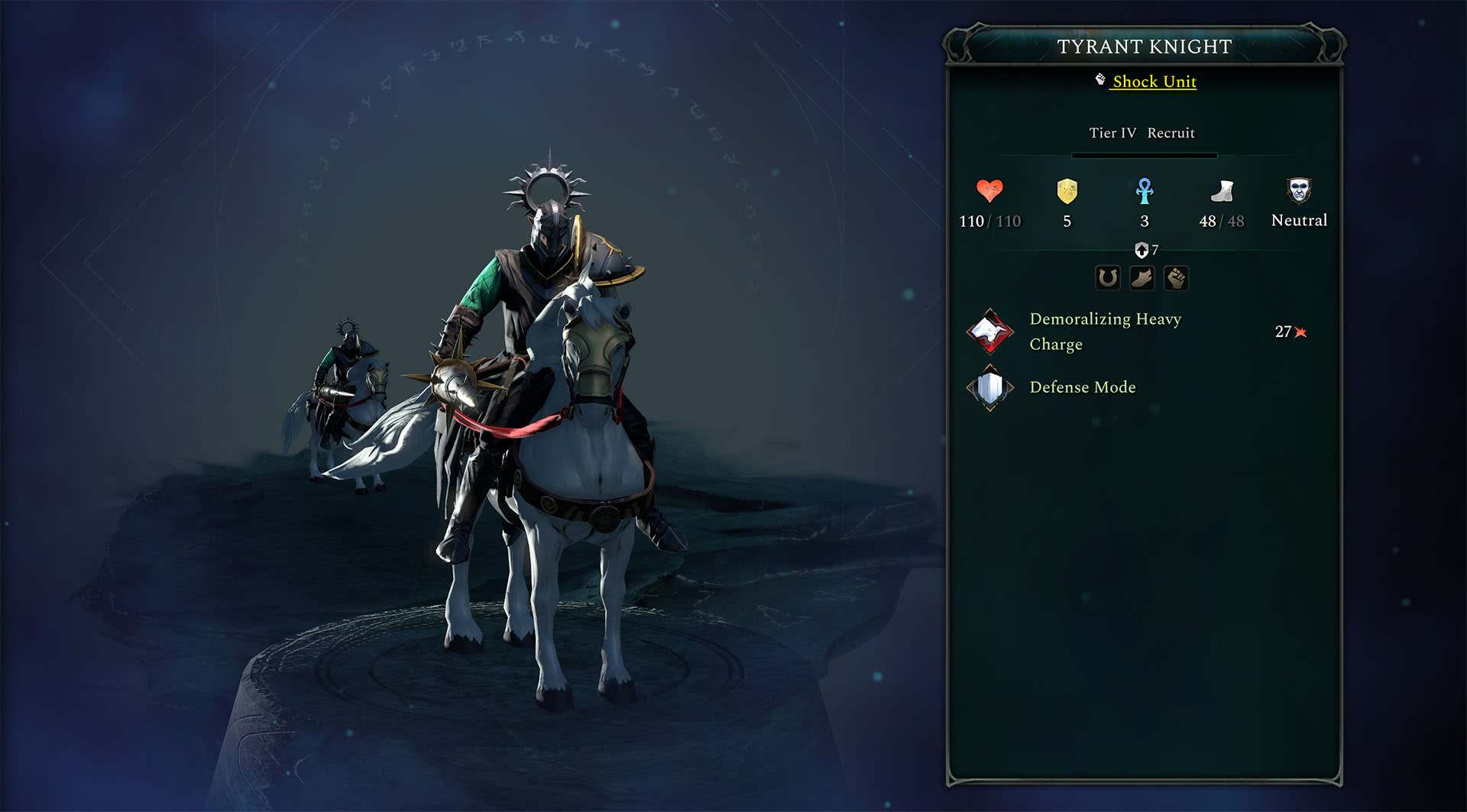This screenshot has height=812, width=1467.
Task: Click the yellow shield defense icon
Action: [x=1067, y=191]
